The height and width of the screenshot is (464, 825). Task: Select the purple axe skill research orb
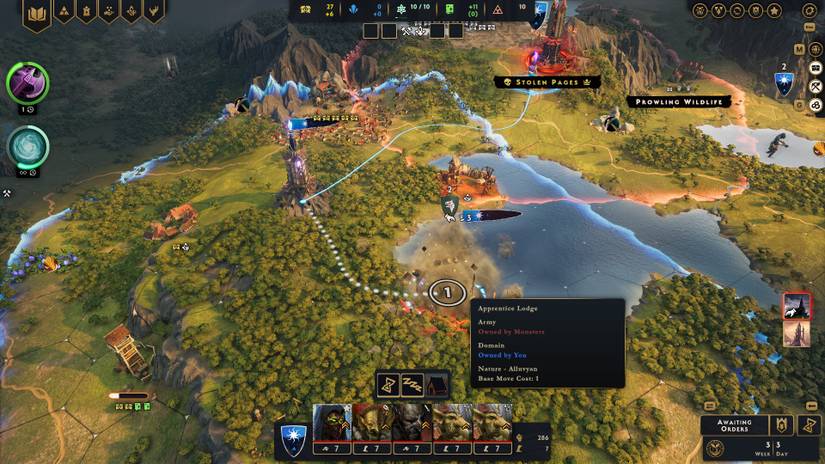pyautogui.click(x=27, y=83)
